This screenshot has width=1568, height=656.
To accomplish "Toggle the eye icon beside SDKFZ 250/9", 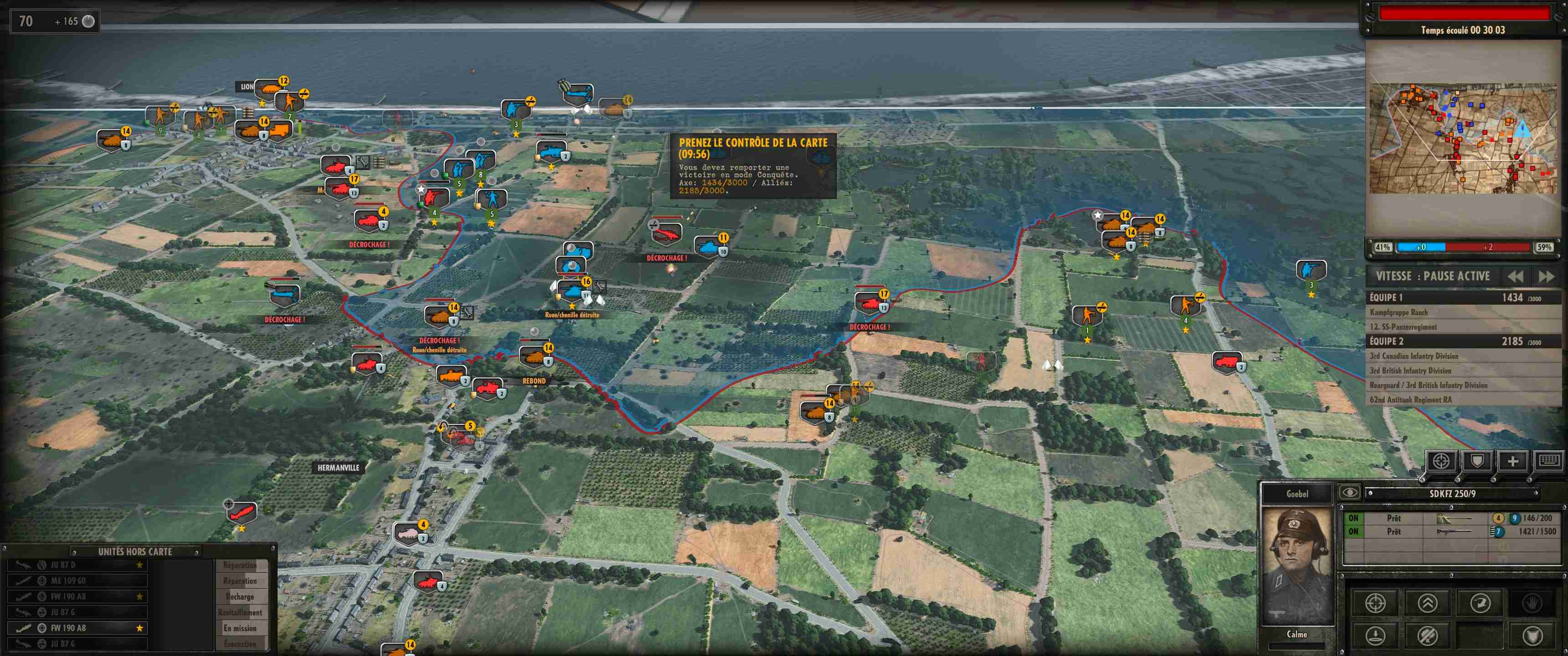I will click(x=1349, y=492).
